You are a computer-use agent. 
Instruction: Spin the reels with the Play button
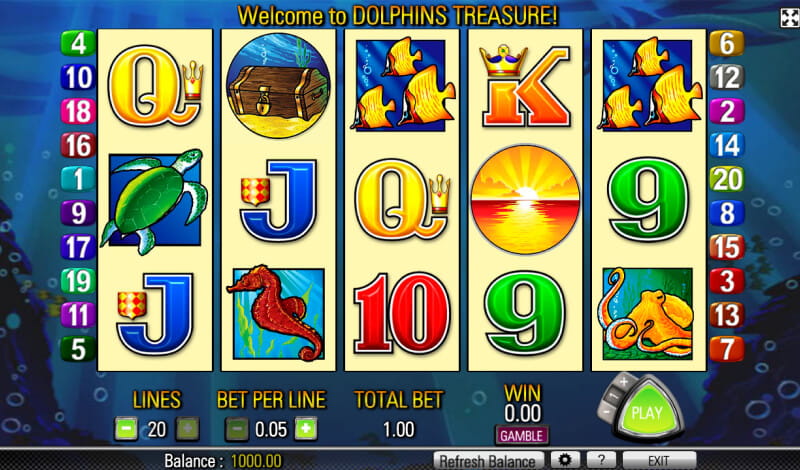pyautogui.click(x=649, y=412)
